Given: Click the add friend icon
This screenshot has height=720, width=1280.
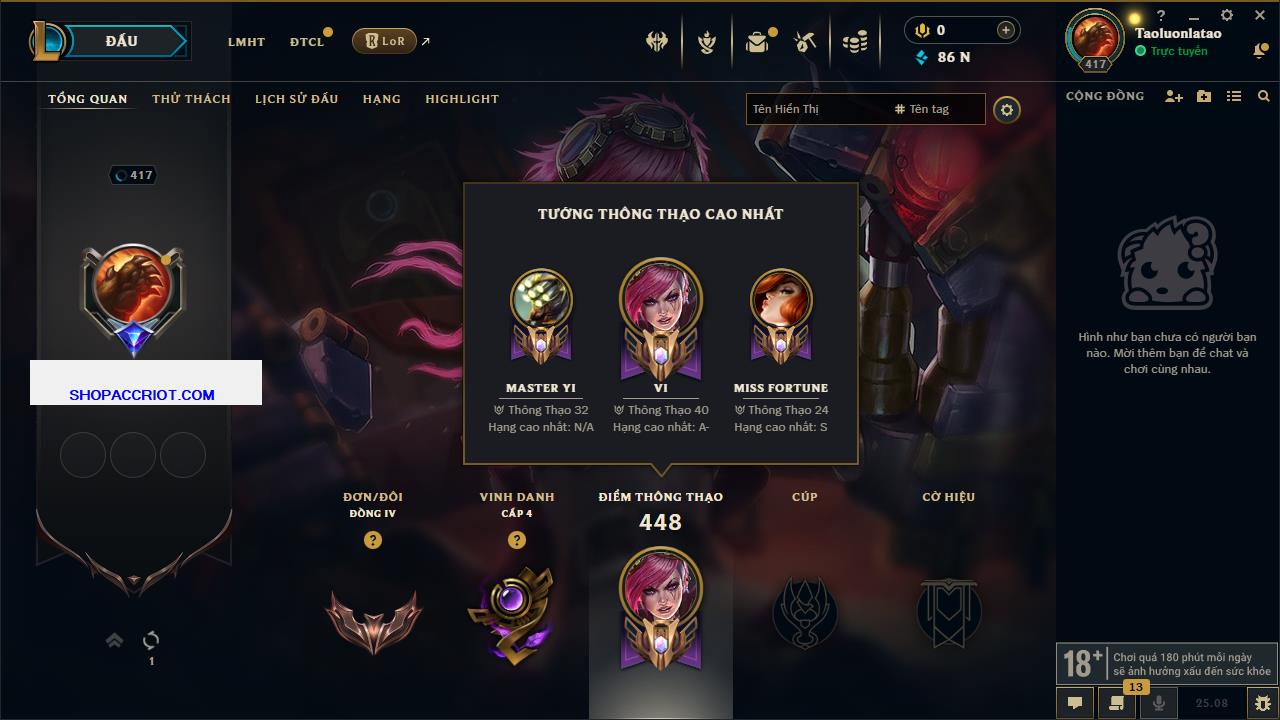Looking at the screenshot, I should click(1174, 97).
